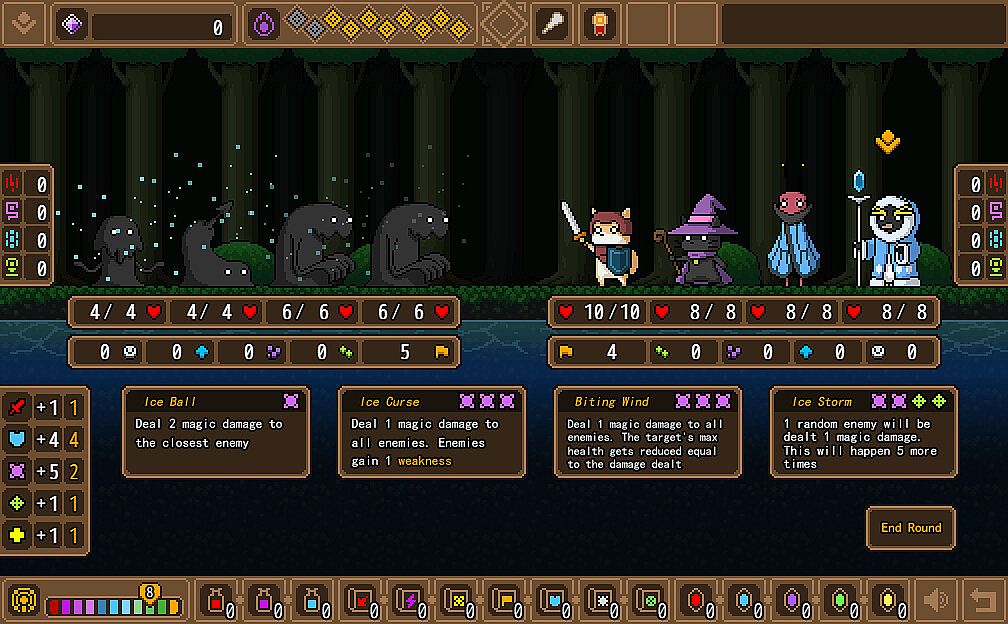
Task: Use the light-blue potion bottle
Action: pyautogui.click(x=312, y=600)
